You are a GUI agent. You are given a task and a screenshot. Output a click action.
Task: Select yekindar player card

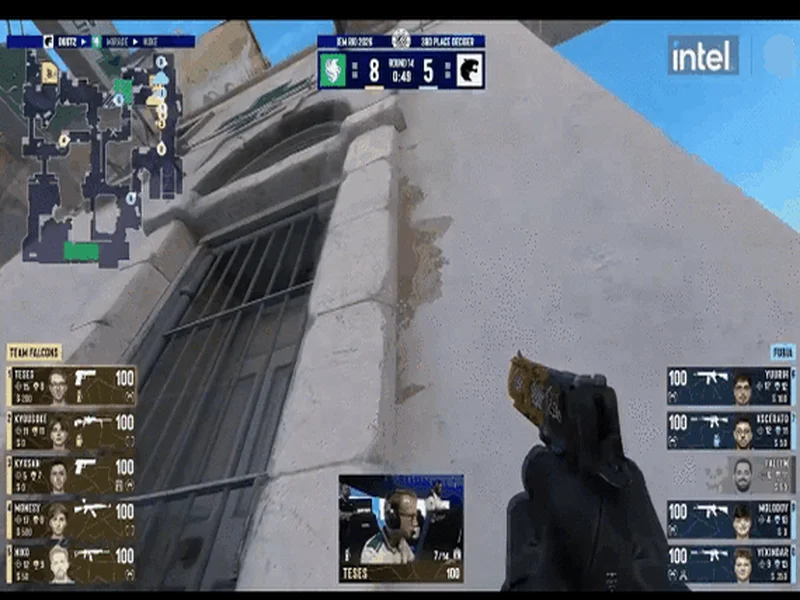[x=730, y=565]
